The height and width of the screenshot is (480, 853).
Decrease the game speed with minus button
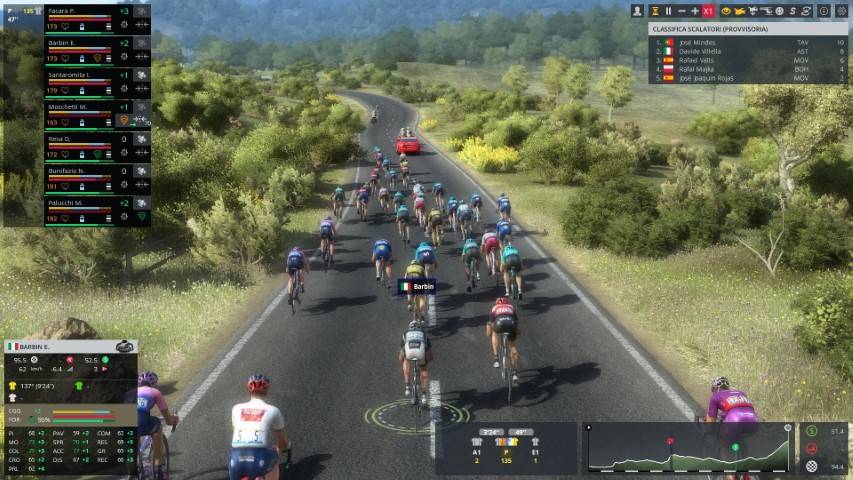(682, 11)
